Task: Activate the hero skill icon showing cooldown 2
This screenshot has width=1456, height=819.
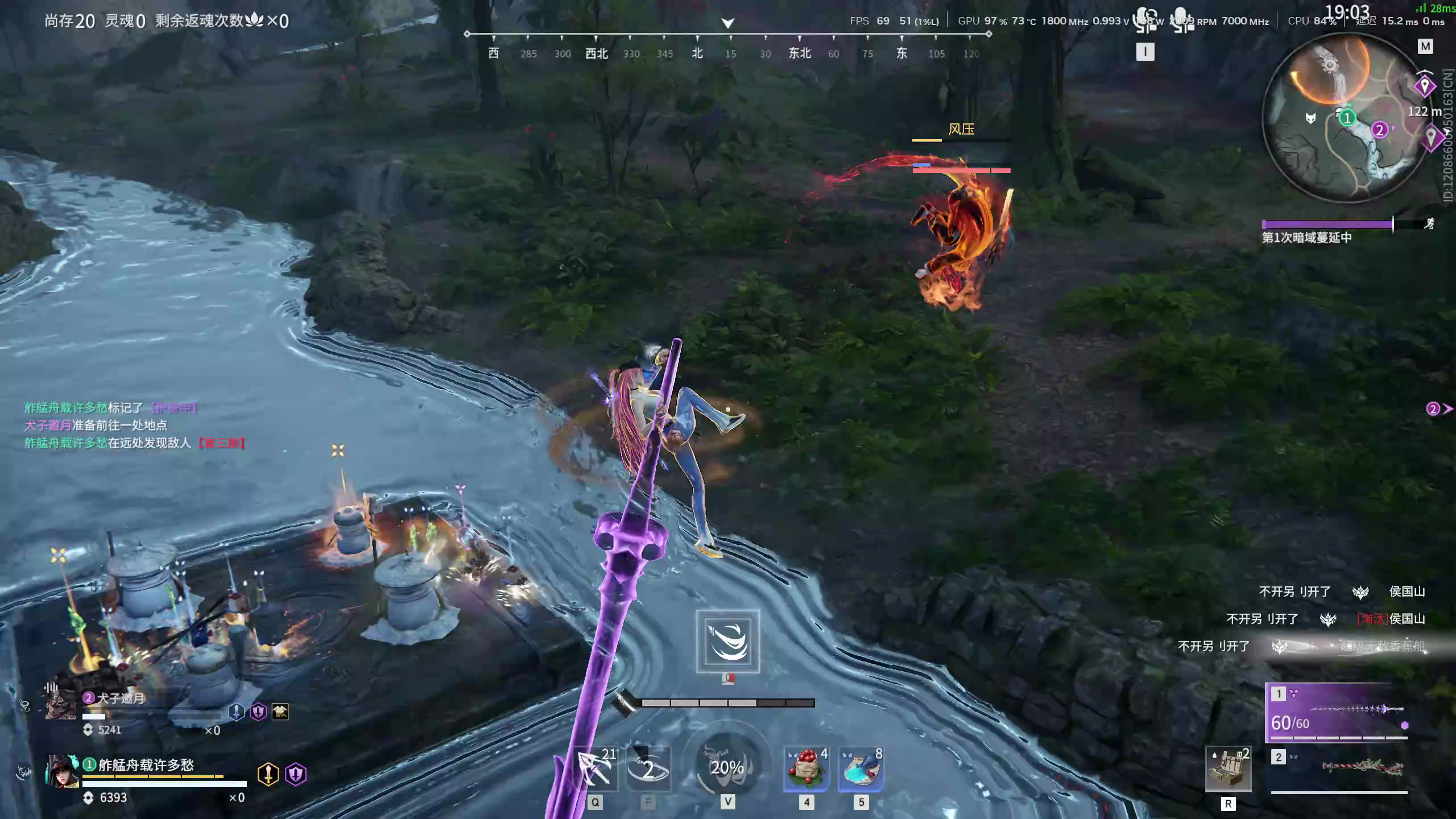Action: tap(648, 769)
